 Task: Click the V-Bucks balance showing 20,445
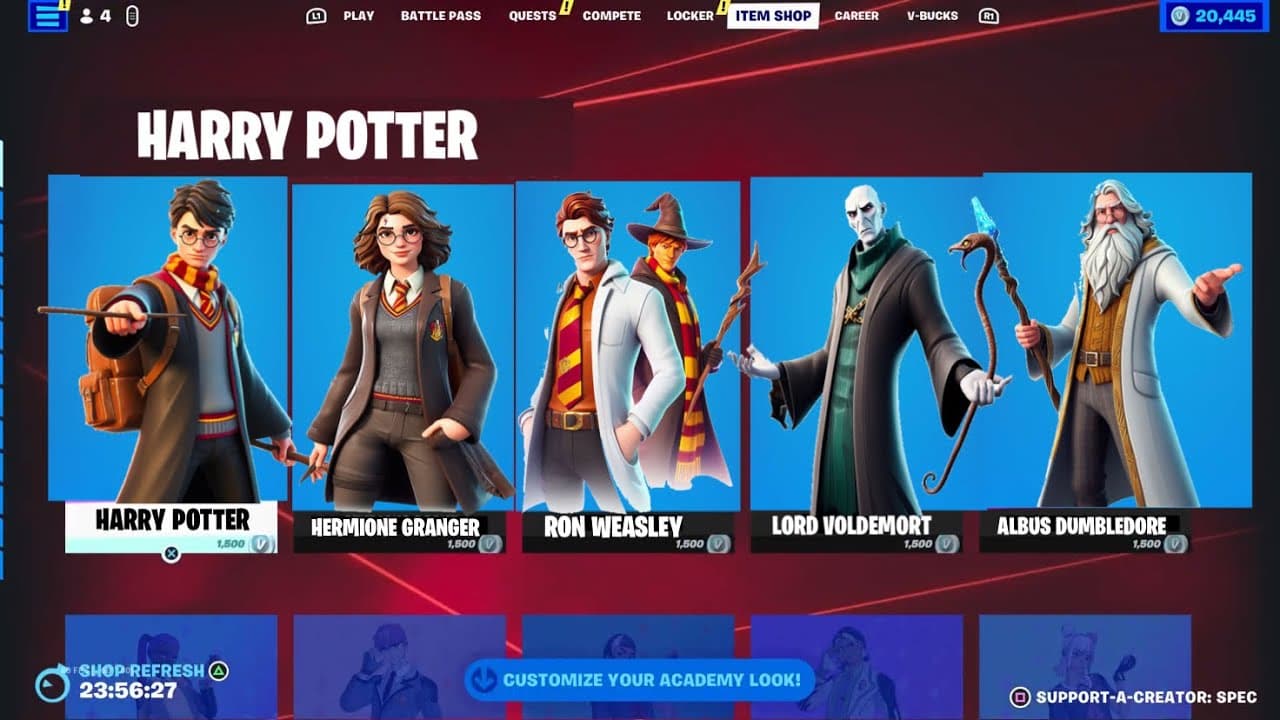point(1222,15)
